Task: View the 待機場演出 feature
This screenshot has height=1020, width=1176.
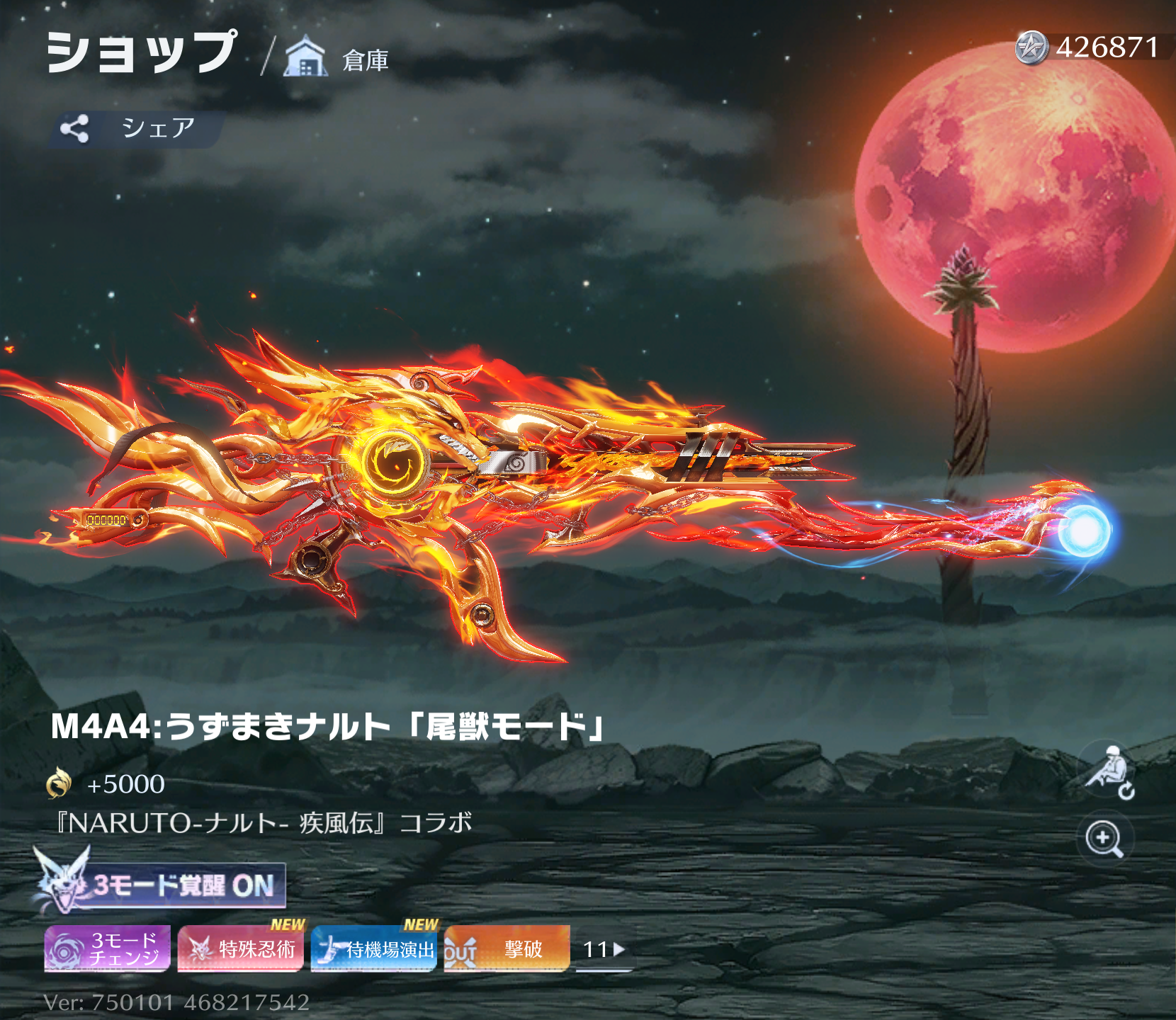Action: 374,948
